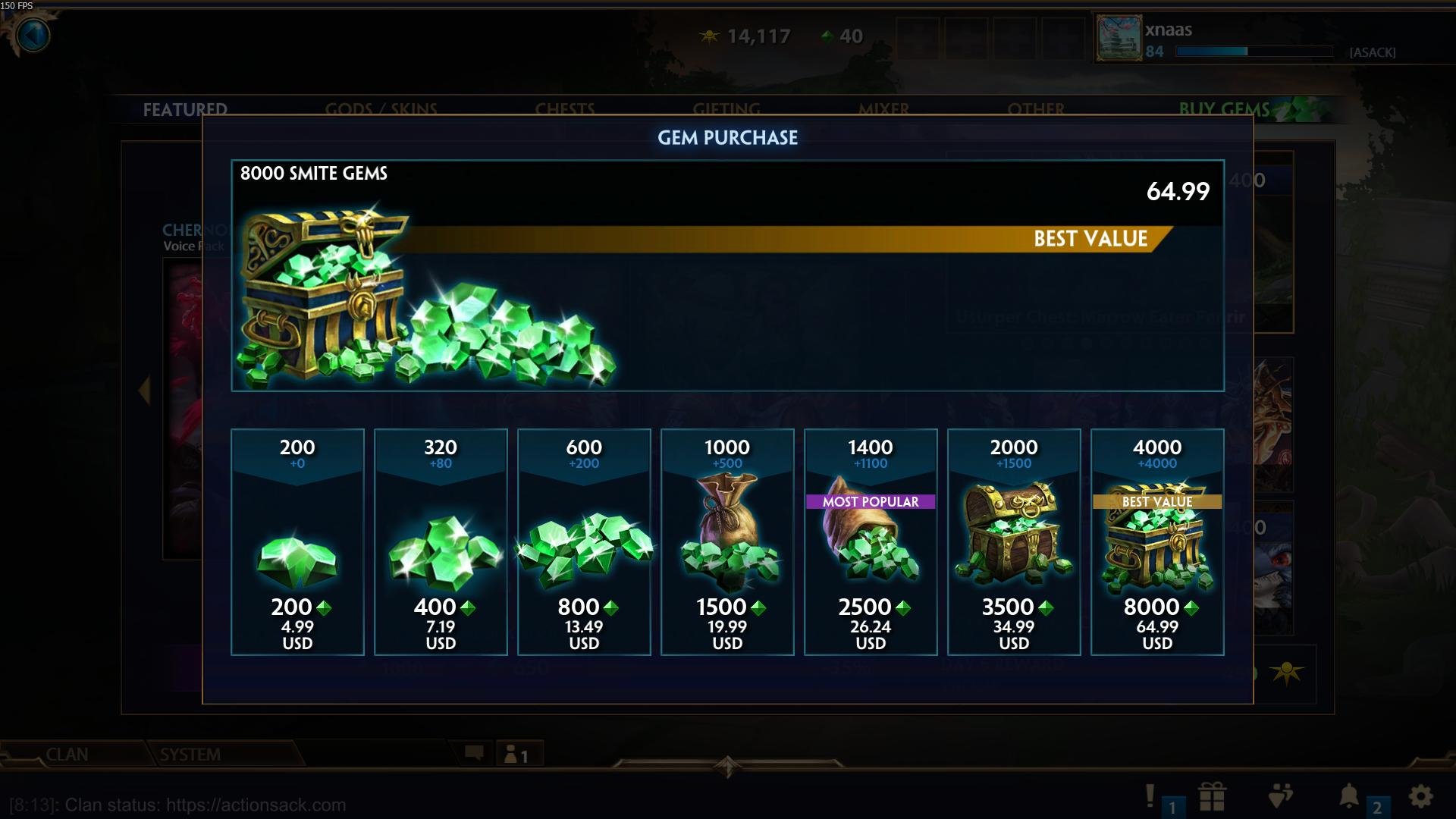Screen dimensions: 1456x819
Task: Choose the 400 gems pack for 7.19 USD
Action: pos(441,541)
